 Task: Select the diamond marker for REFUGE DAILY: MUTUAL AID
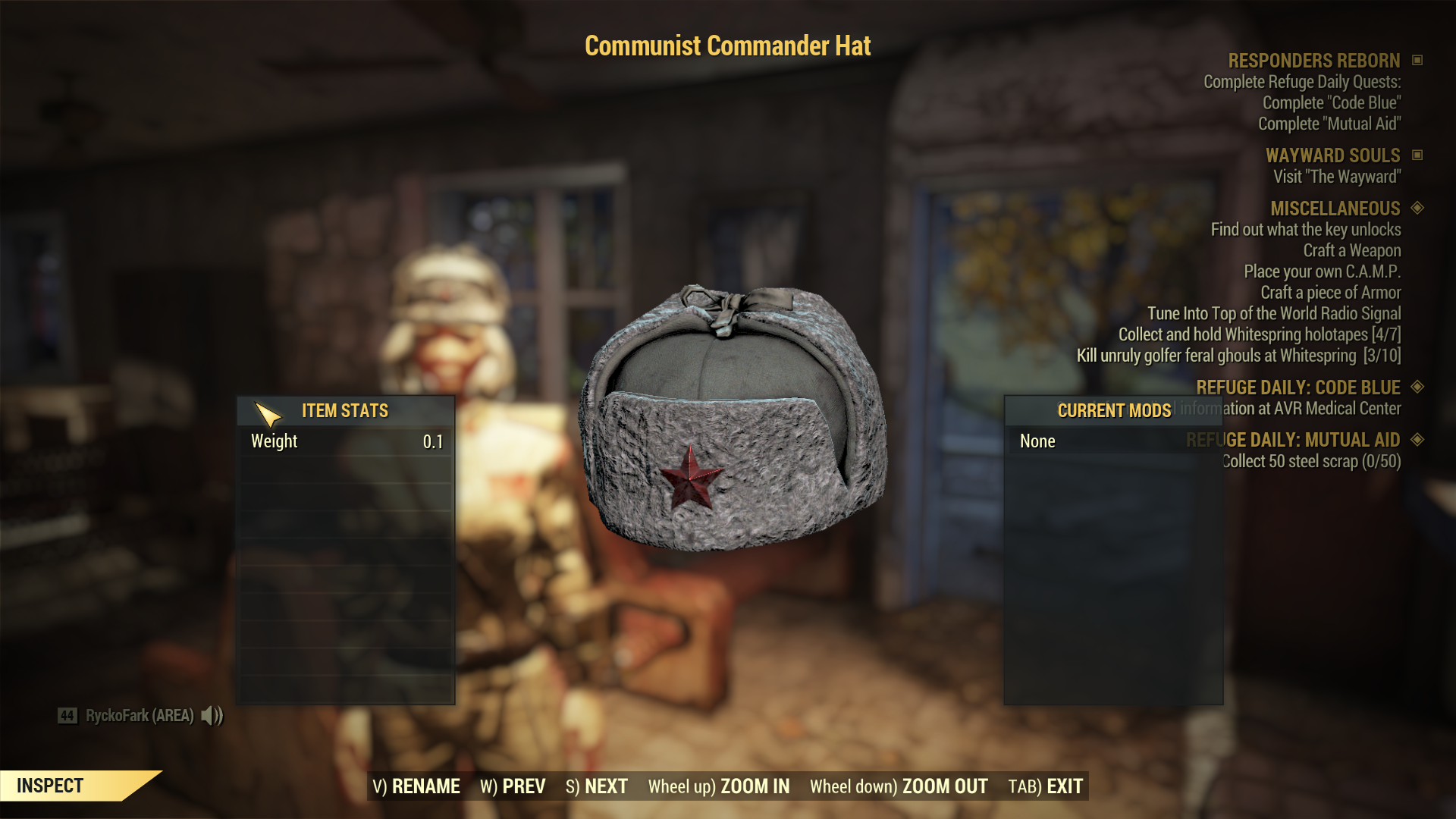pos(1417,440)
